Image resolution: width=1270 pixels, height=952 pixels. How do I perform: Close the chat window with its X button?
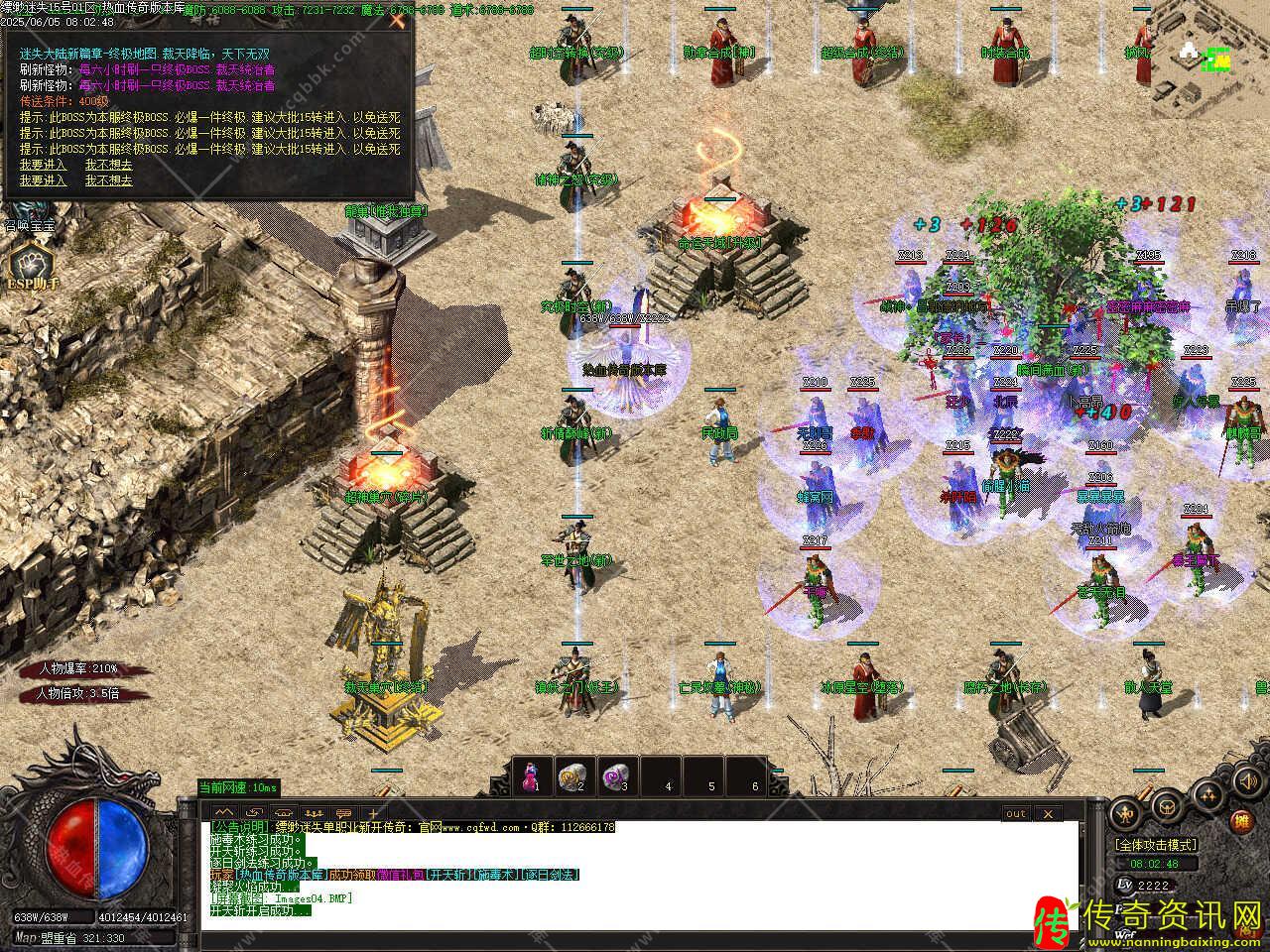tap(1047, 814)
